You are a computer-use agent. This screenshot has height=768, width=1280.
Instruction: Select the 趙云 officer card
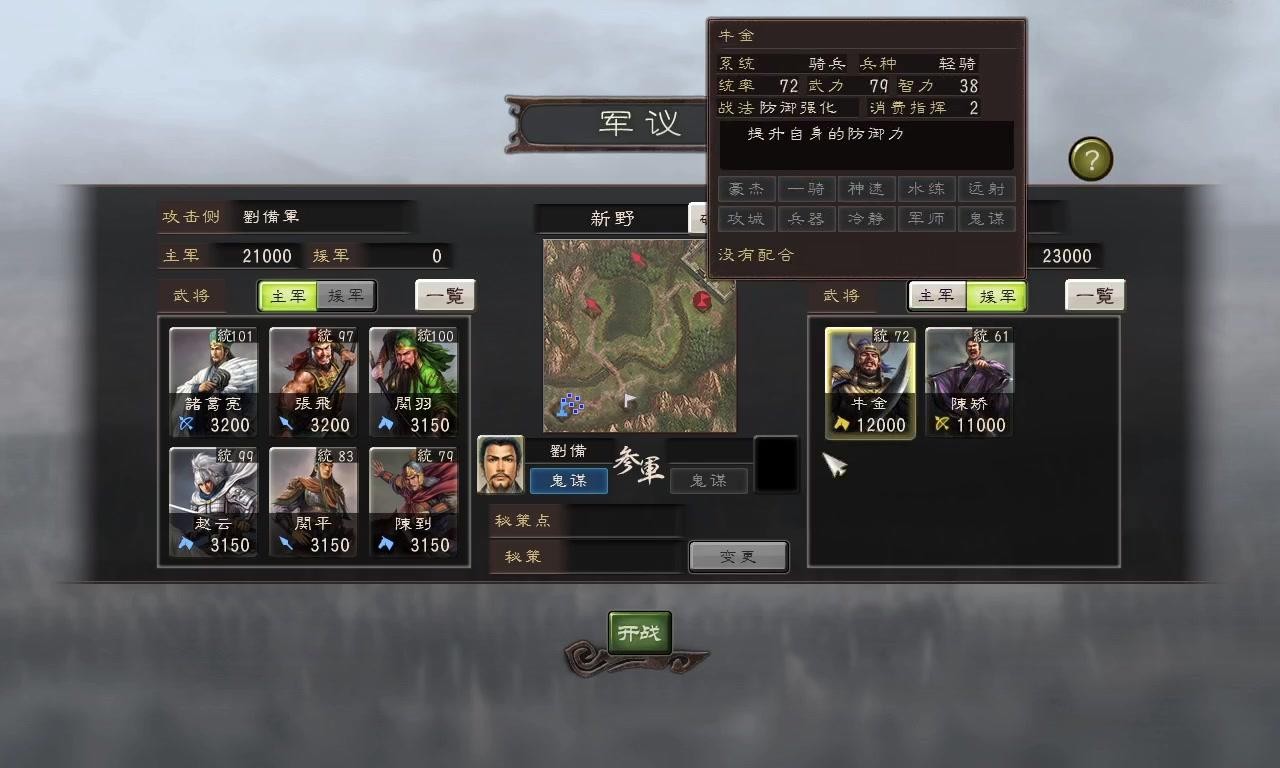[213, 502]
